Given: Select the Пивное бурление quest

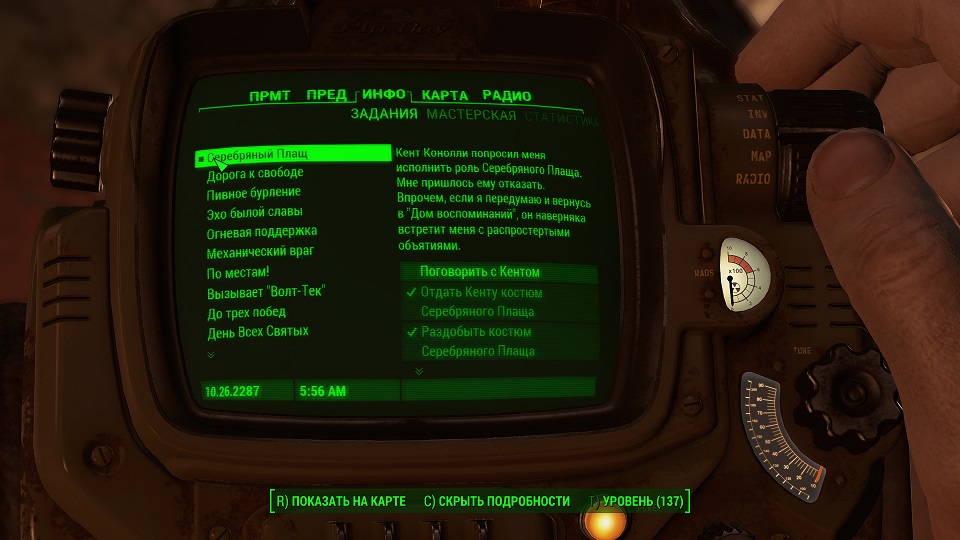Looking at the screenshot, I should click(254, 192).
